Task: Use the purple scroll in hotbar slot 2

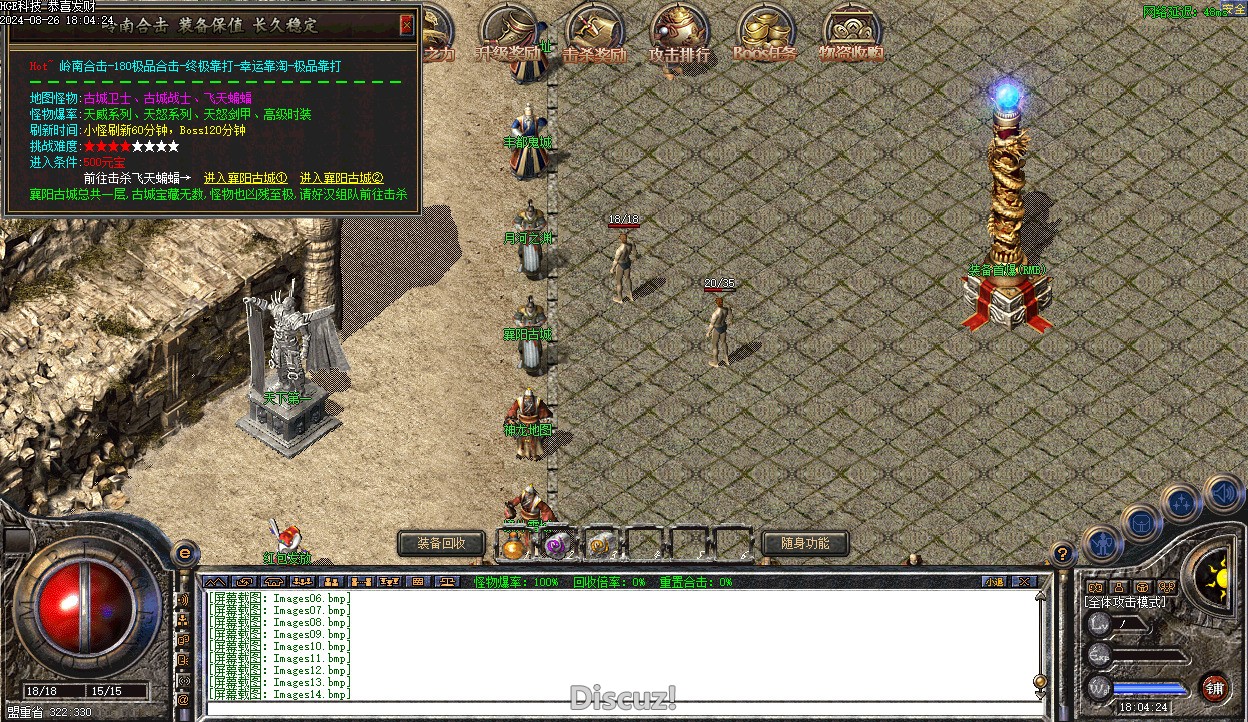Action: 556,544
